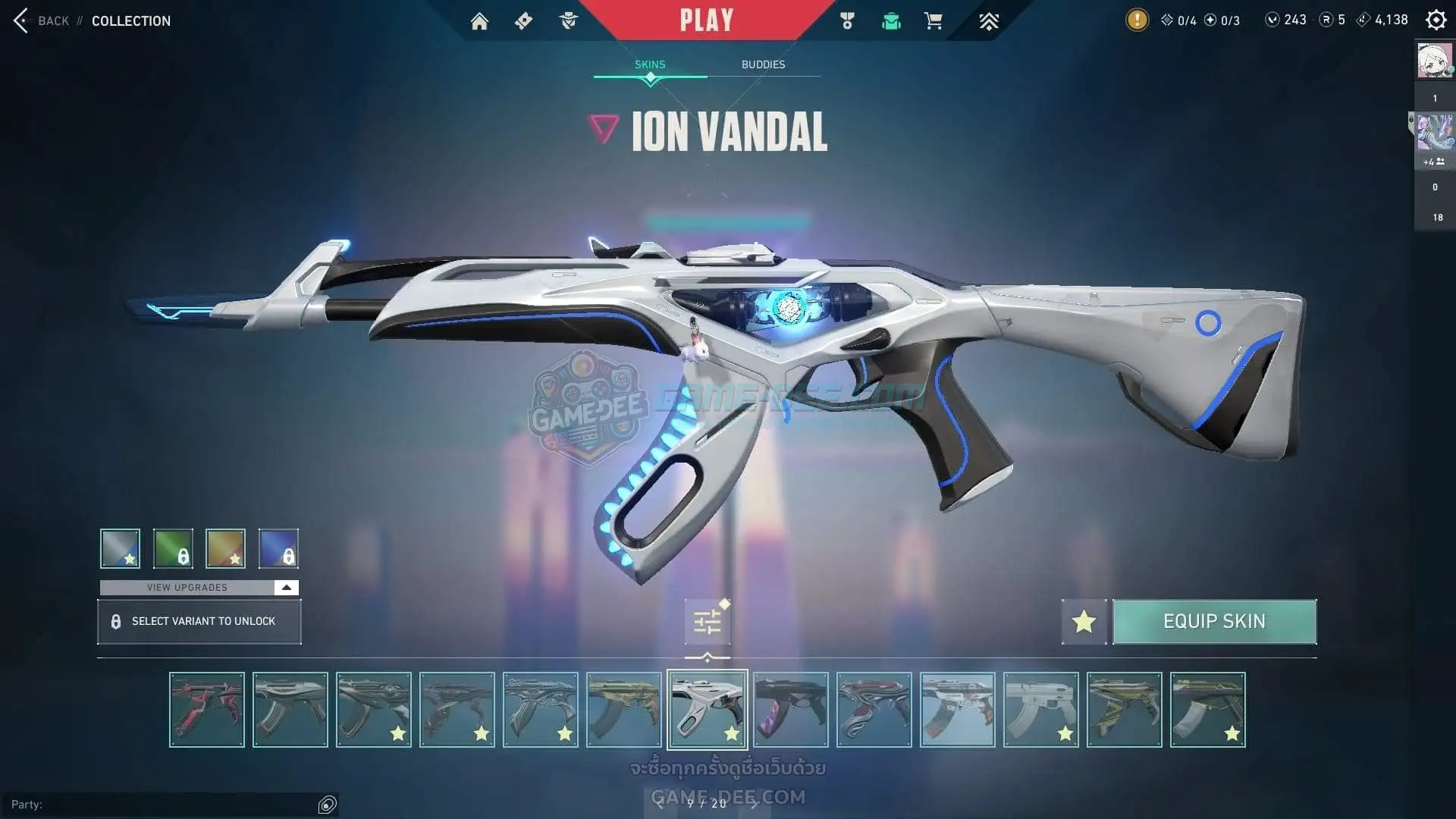Select the Skins tab

tap(650, 64)
